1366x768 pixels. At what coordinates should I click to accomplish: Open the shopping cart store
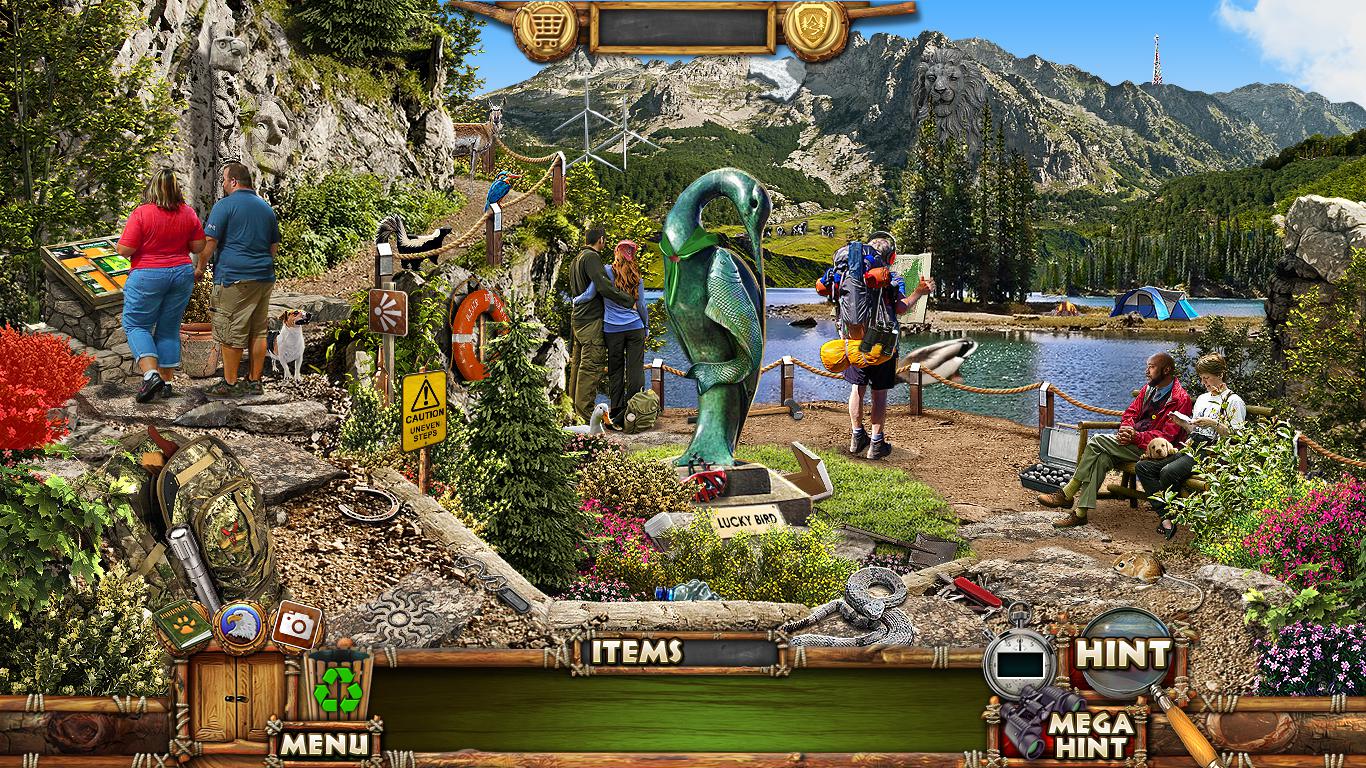click(x=545, y=30)
